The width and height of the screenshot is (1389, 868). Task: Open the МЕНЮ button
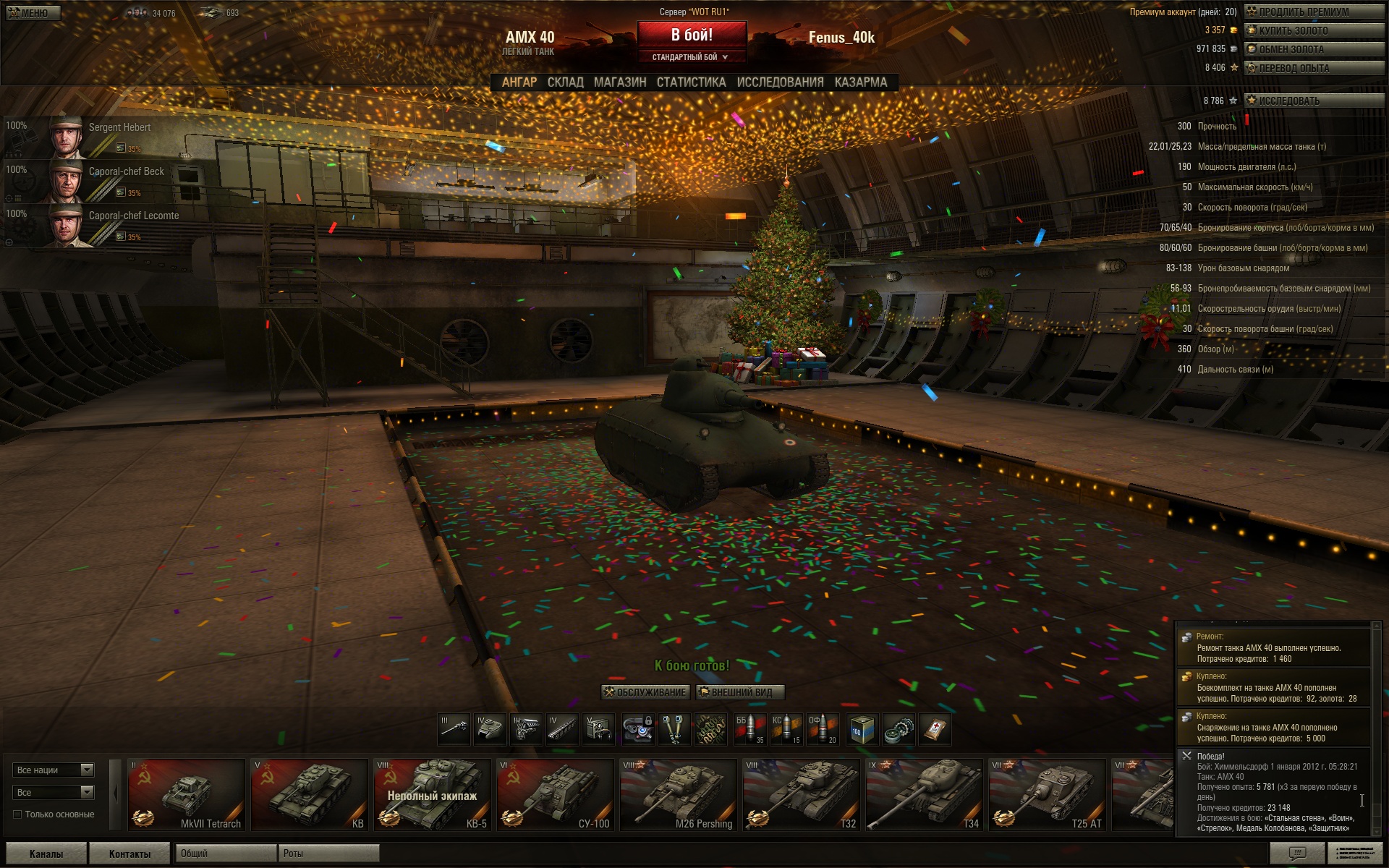[x=33, y=13]
